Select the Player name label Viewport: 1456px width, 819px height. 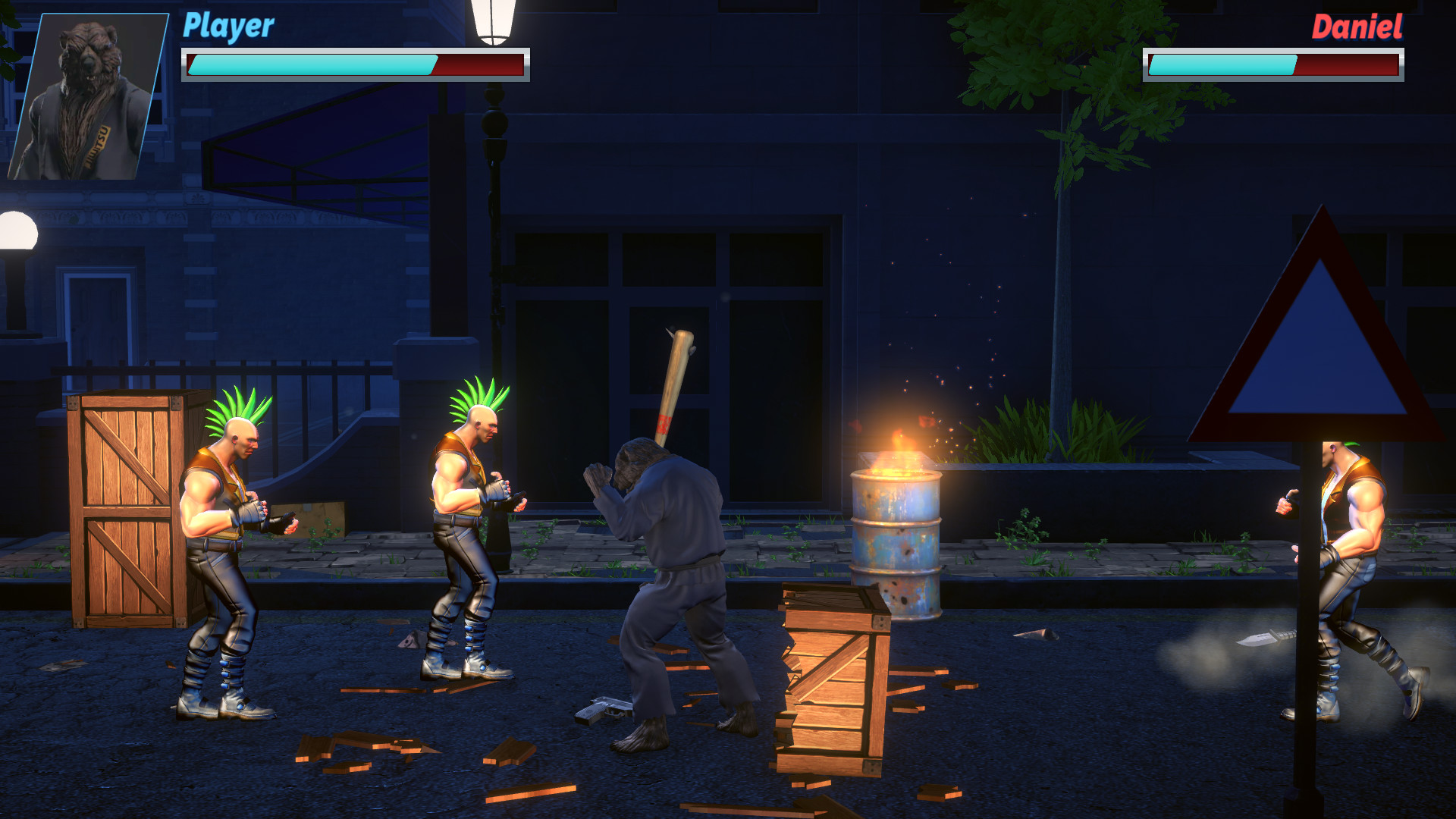click(x=227, y=25)
